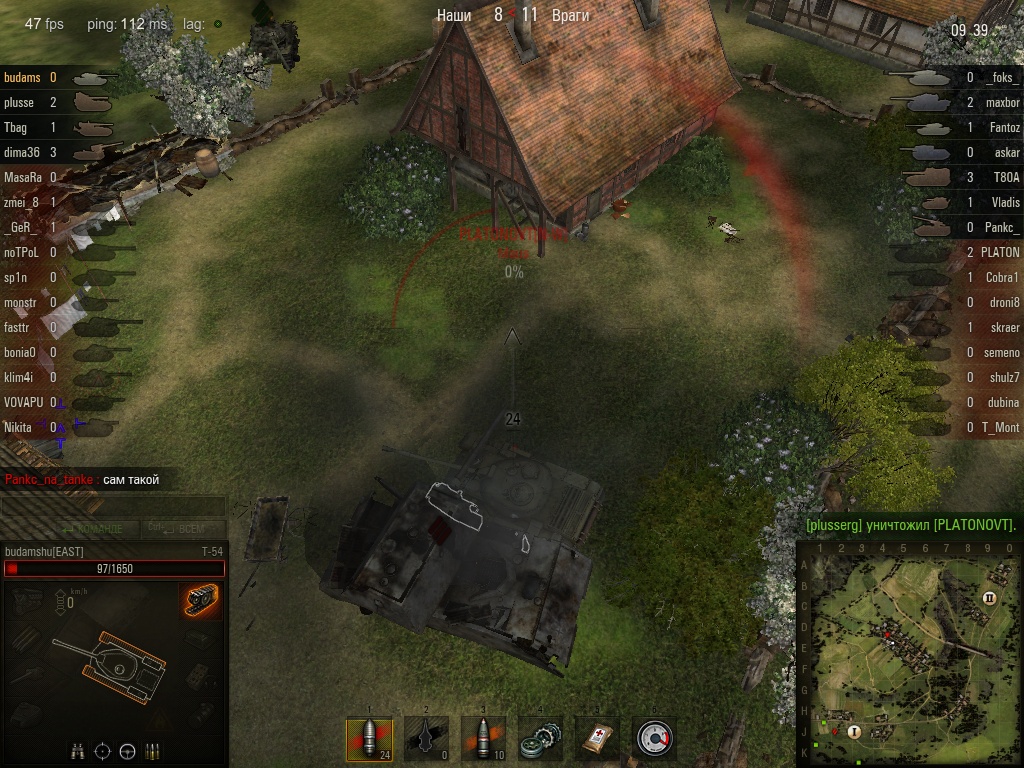This screenshot has width=1024, height=768.
Task: Click the damaged tracks module icon
Action: [202, 600]
